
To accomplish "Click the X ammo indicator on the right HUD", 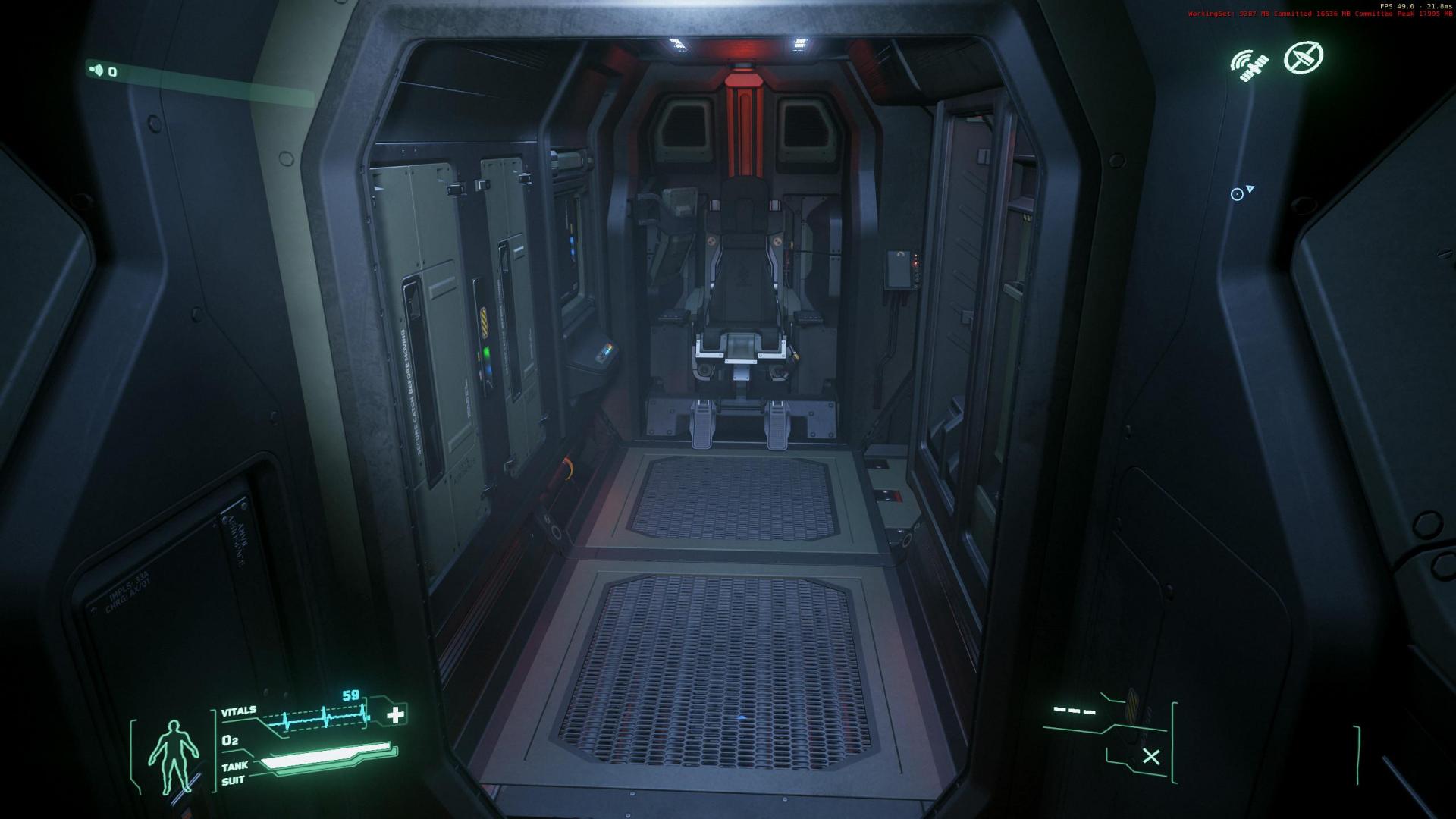I will pos(1152,755).
